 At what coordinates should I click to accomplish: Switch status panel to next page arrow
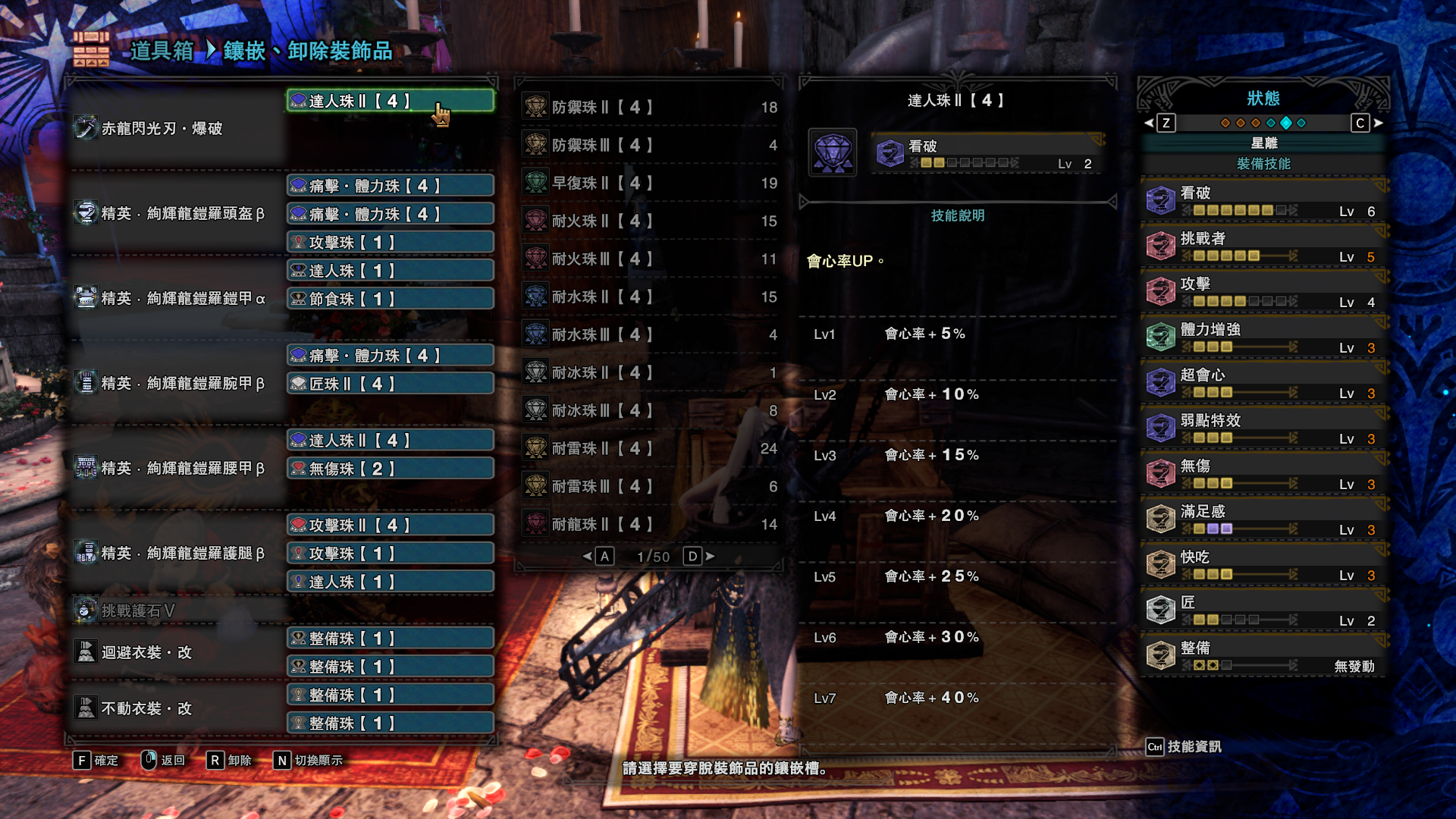[x=1379, y=123]
